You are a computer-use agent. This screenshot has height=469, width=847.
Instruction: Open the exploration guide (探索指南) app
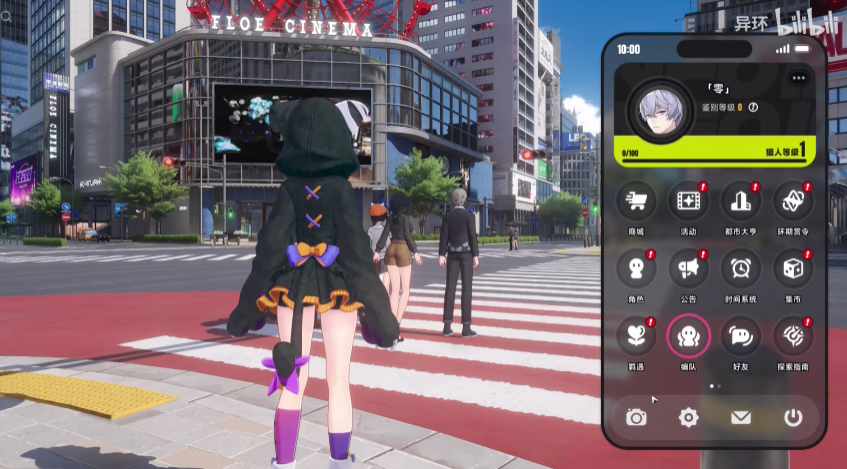pos(792,336)
